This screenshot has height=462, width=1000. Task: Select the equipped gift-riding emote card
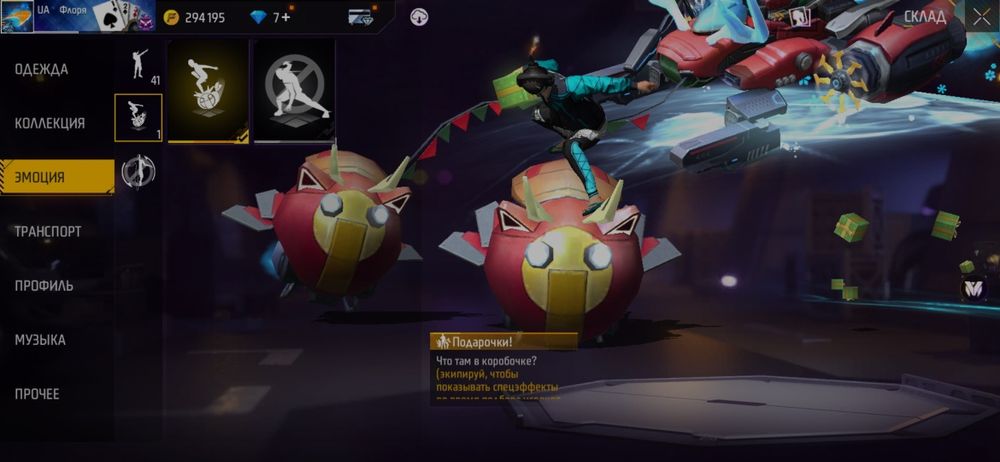[x=208, y=91]
